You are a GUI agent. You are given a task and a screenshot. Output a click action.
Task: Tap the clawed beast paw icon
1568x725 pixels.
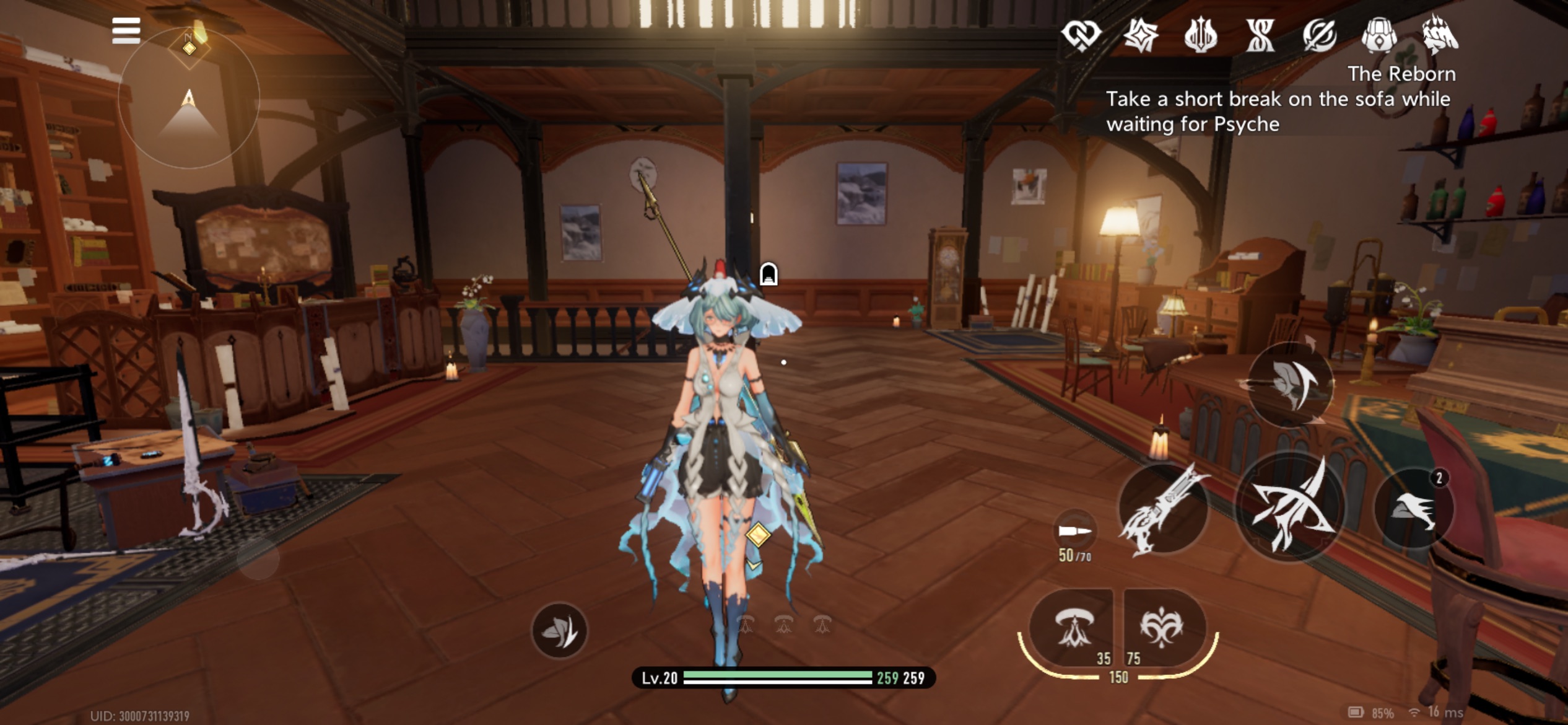pos(1439,35)
